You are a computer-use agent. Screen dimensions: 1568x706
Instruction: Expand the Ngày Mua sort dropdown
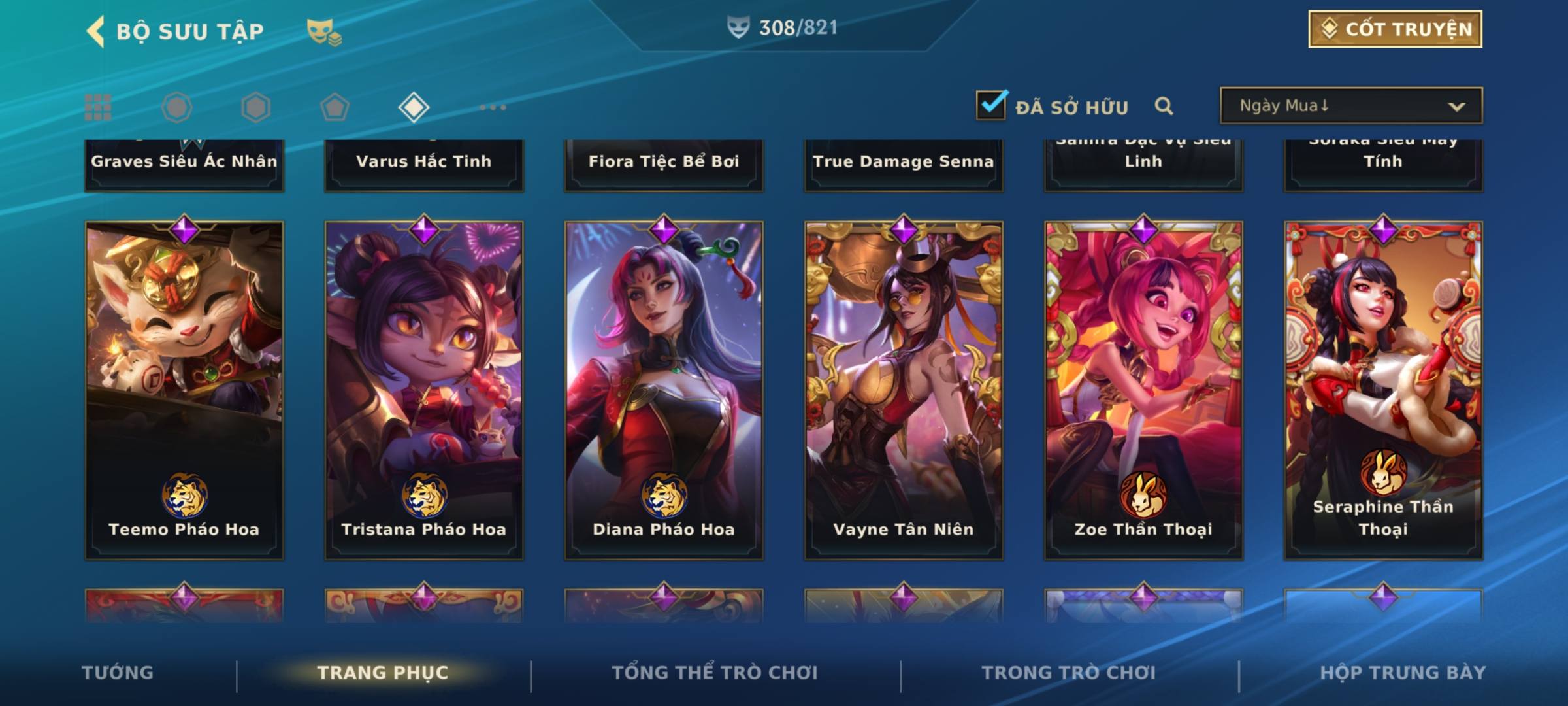[x=1350, y=106]
